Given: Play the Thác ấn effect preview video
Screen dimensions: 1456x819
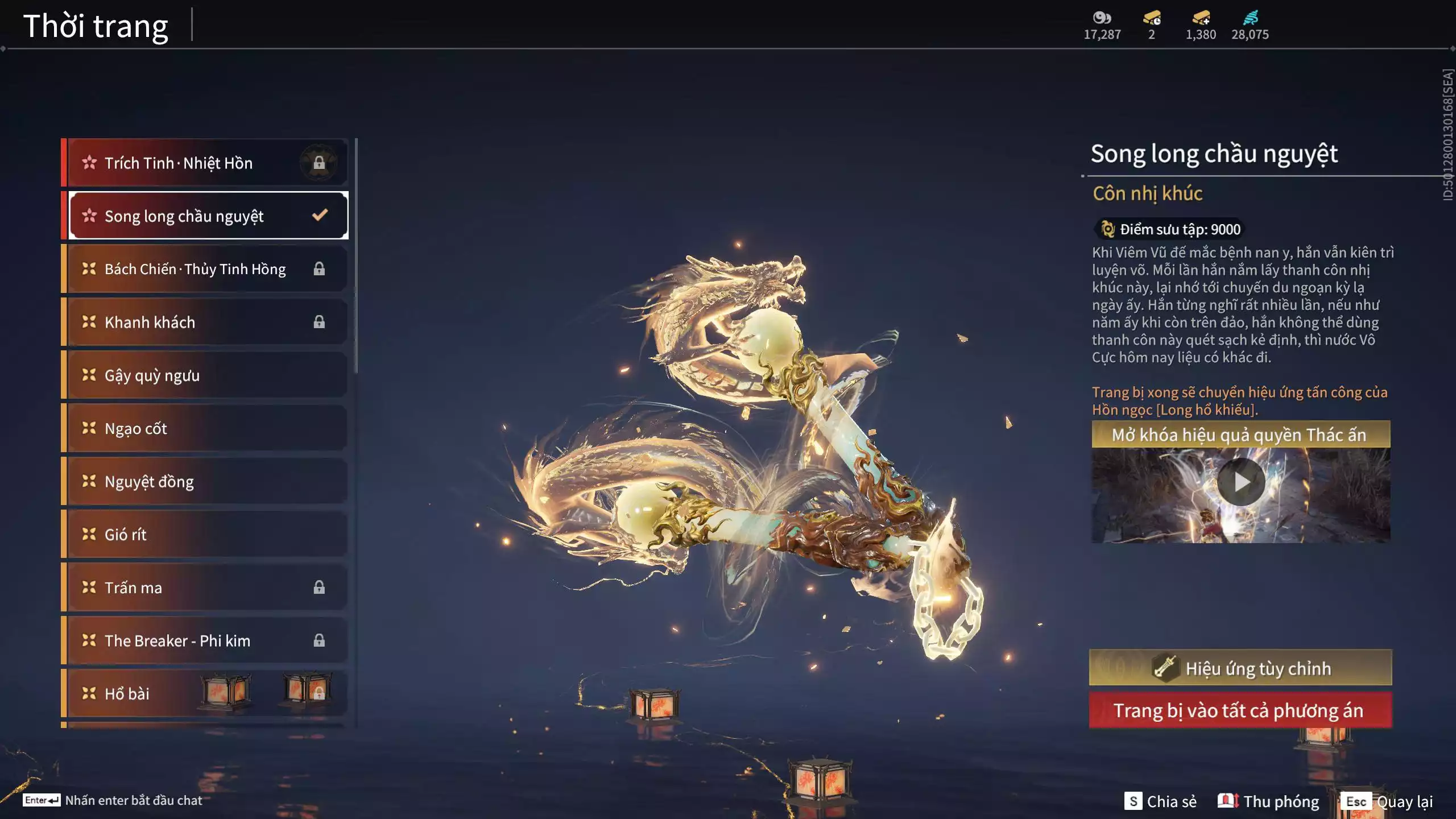Looking at the screenshot, I should point(1240,482).
